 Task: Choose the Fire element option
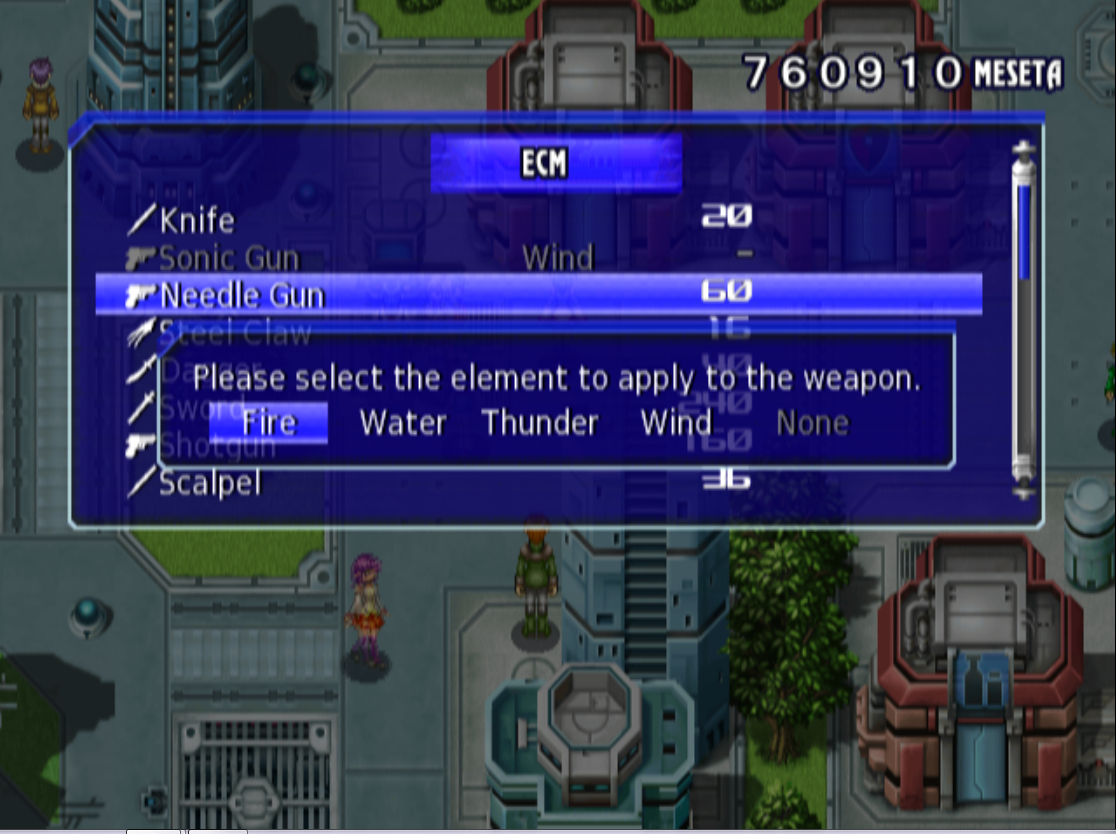click(x=269, y=423)
